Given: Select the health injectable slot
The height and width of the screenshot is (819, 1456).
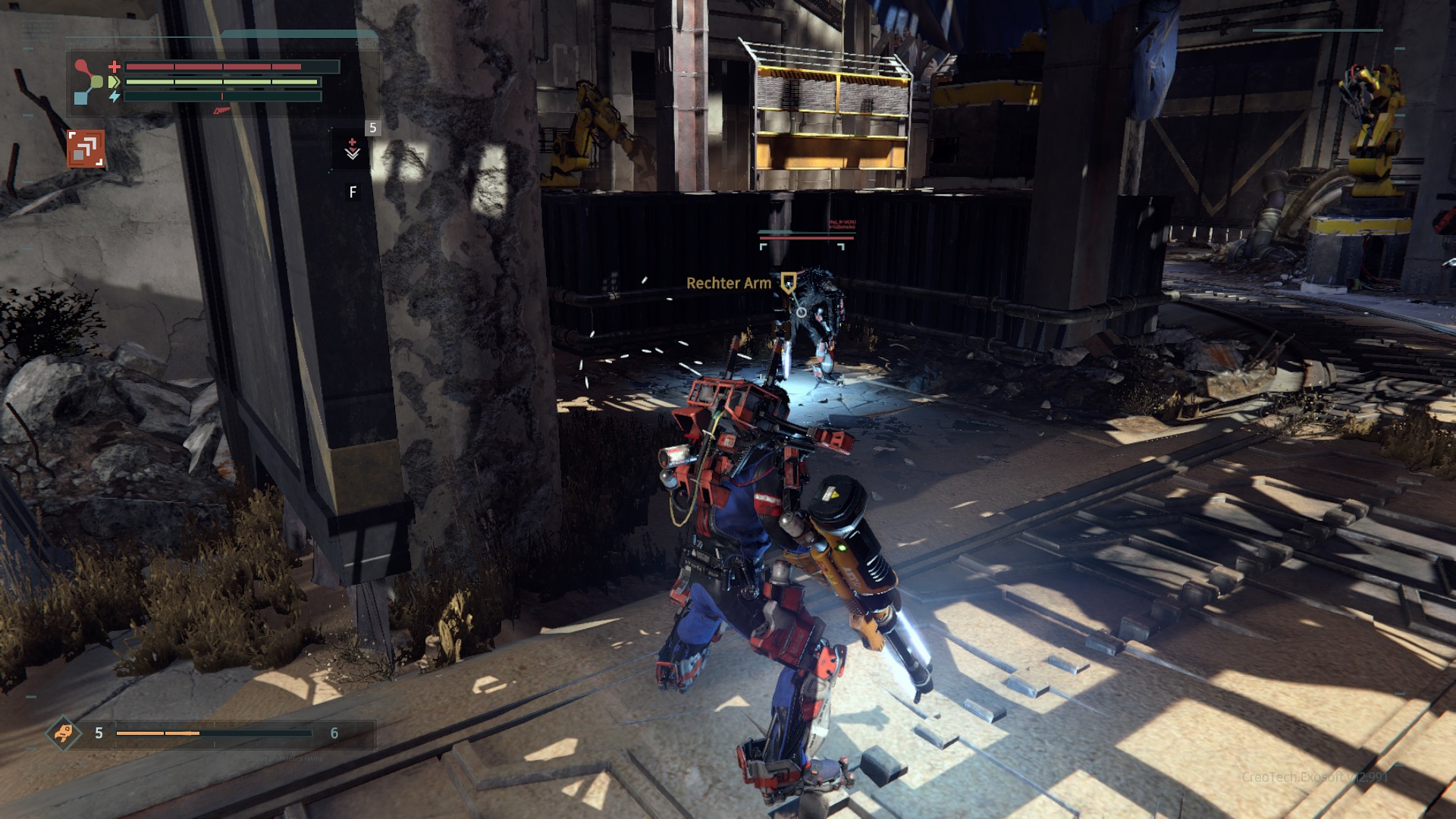Looking at the screenshot, I should tap(353, 148).
